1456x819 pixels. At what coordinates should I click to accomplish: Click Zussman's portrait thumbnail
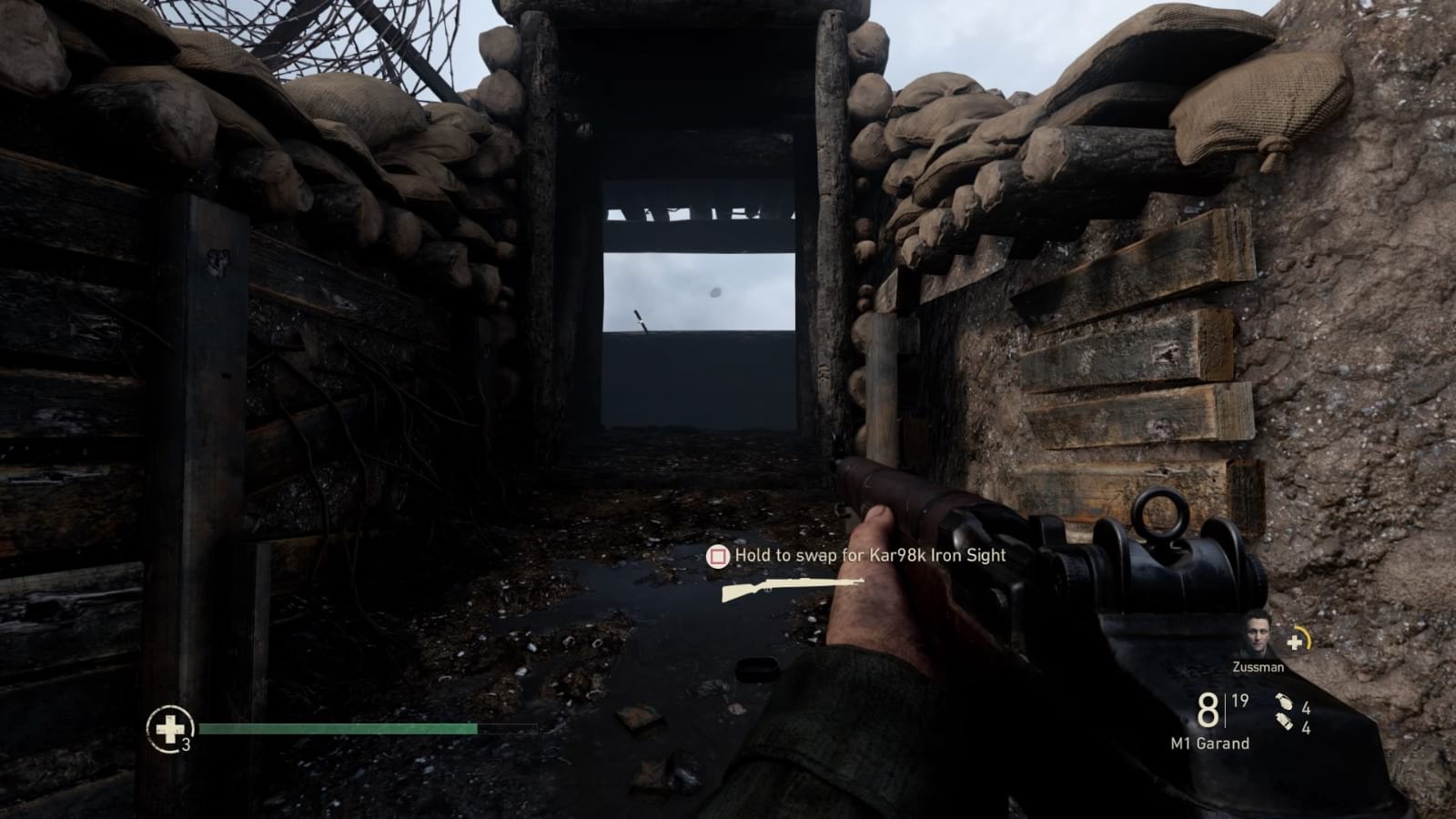(1257, 633)
